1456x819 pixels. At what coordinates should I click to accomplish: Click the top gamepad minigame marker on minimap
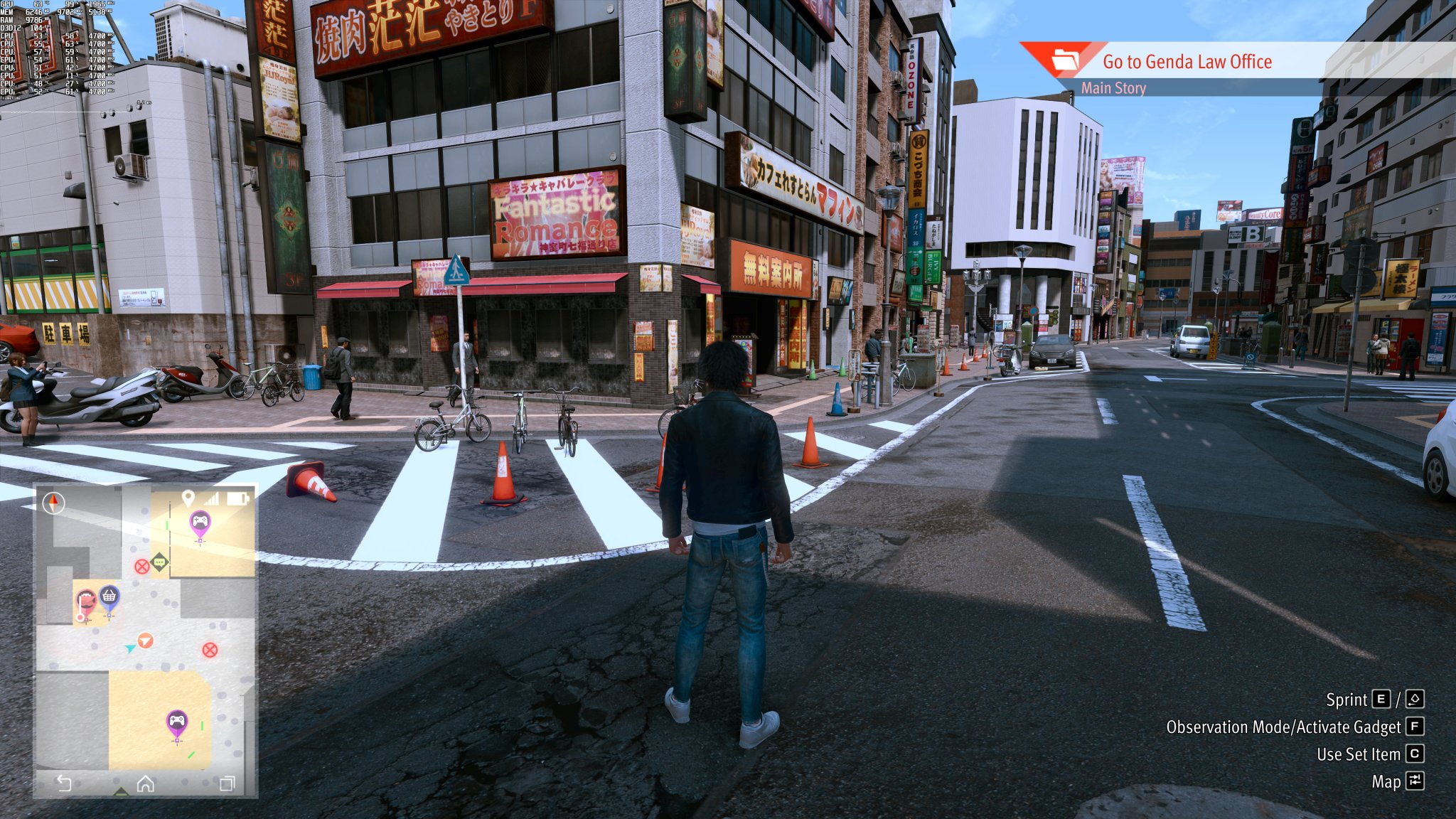200,520
